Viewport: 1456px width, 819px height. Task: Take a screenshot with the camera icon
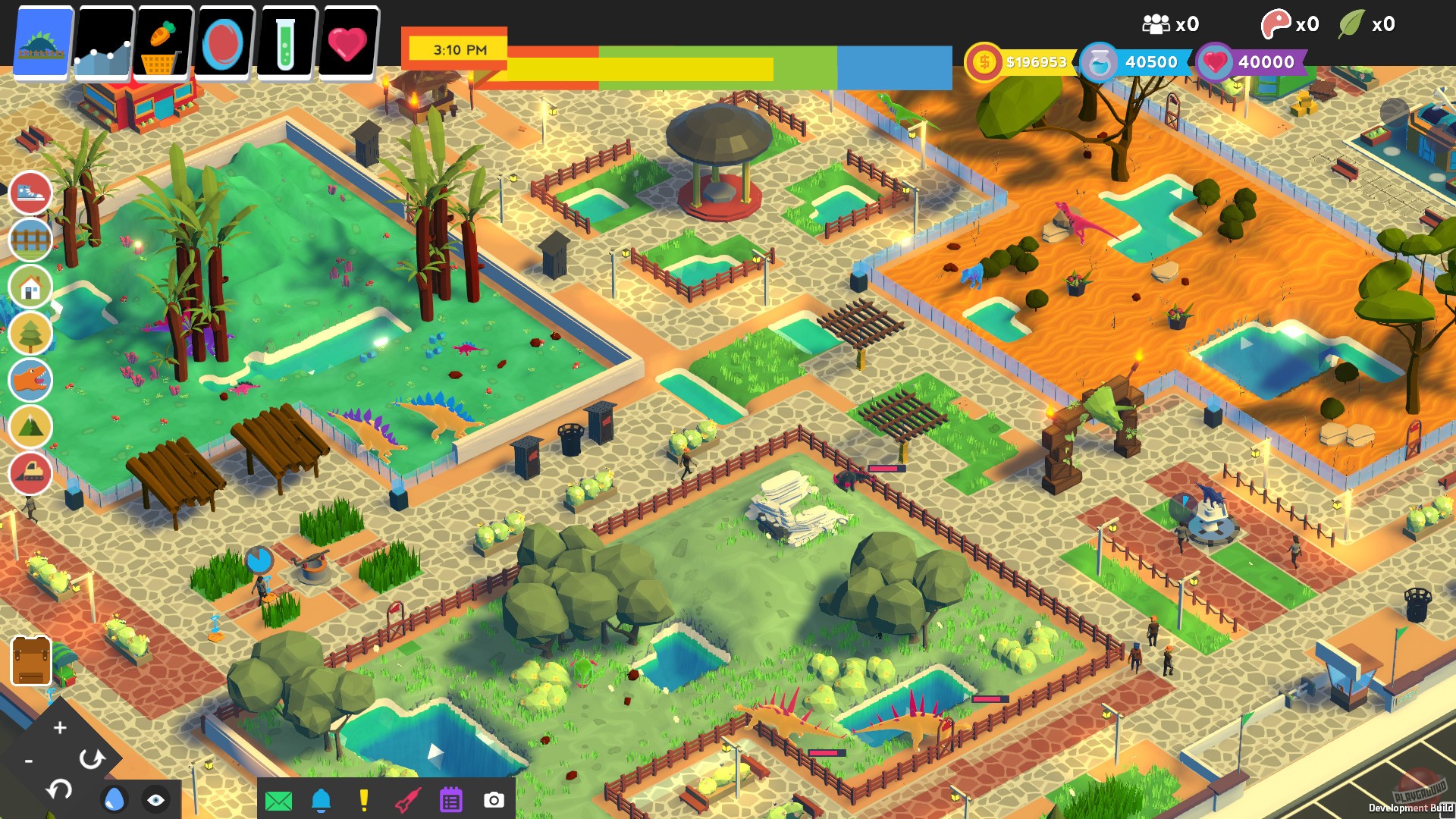point(494,798)
